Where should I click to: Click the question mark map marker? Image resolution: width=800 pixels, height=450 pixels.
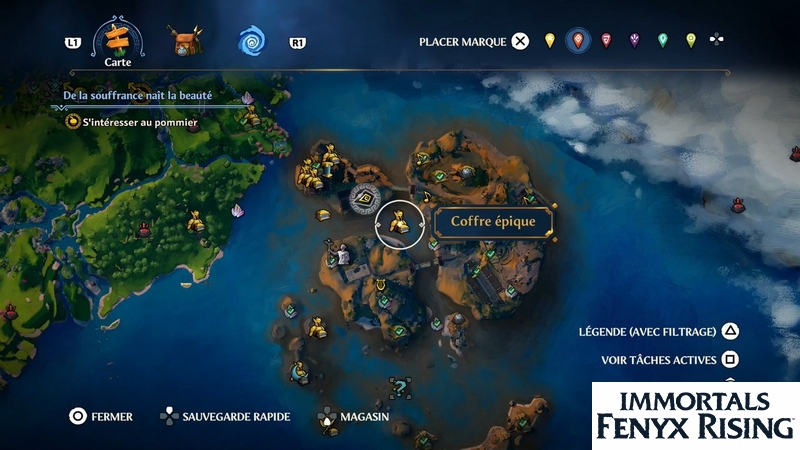point(400,387)
